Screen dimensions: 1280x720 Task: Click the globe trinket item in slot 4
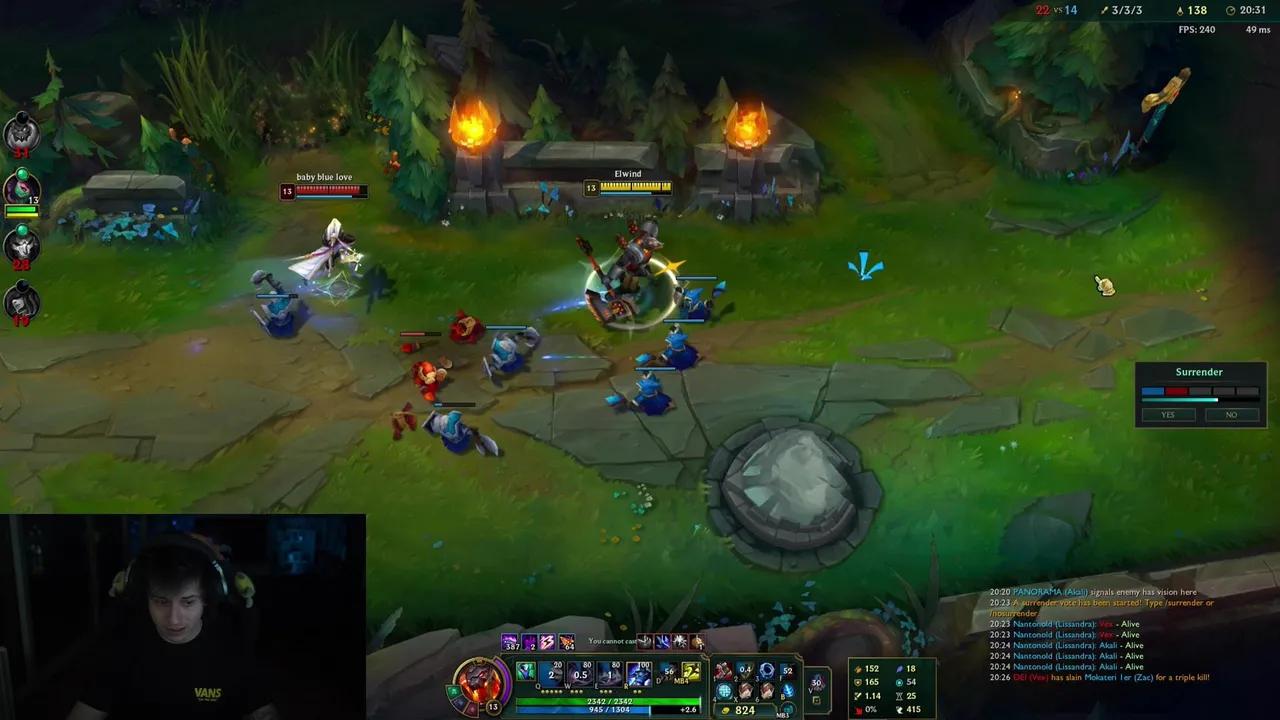tap(724, 690)
